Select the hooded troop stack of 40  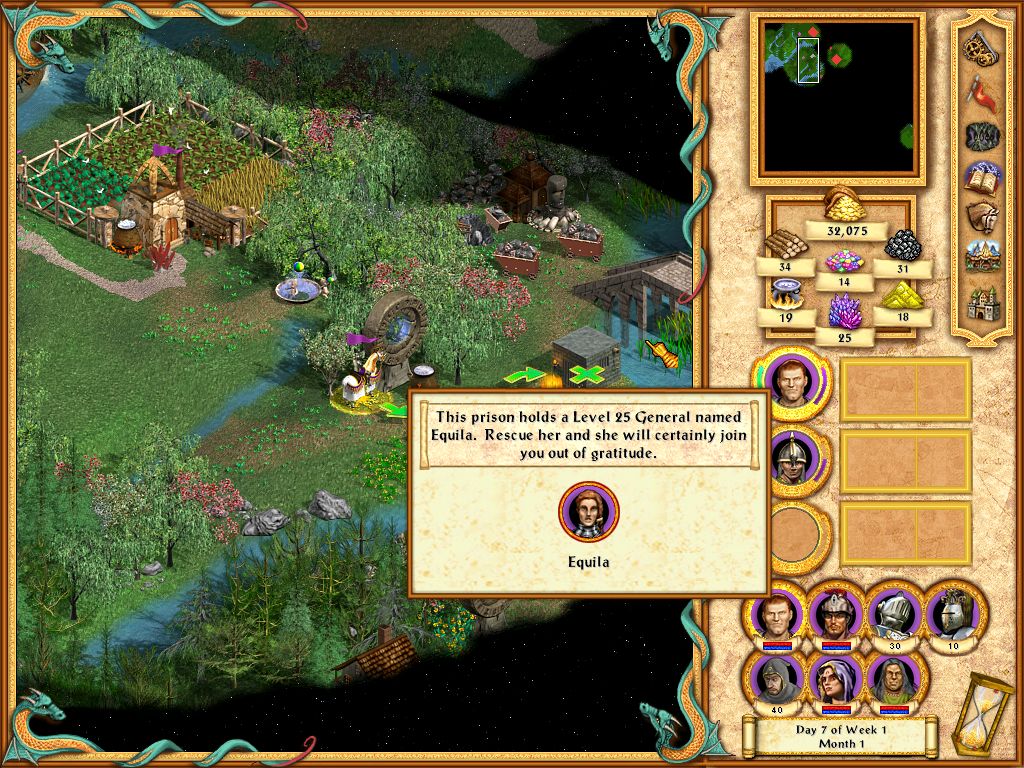[775, 680]
